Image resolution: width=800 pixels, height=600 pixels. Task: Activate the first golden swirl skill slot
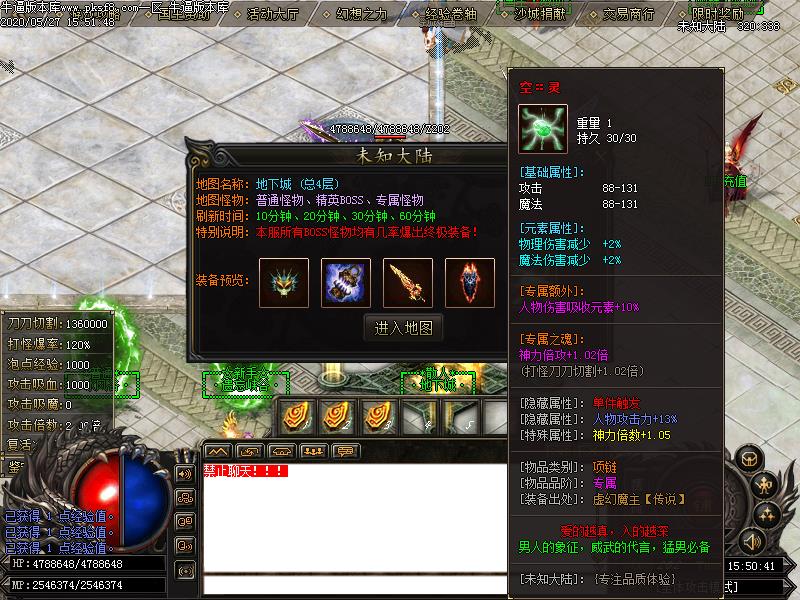pyautogui.click(x=296, y=416)
